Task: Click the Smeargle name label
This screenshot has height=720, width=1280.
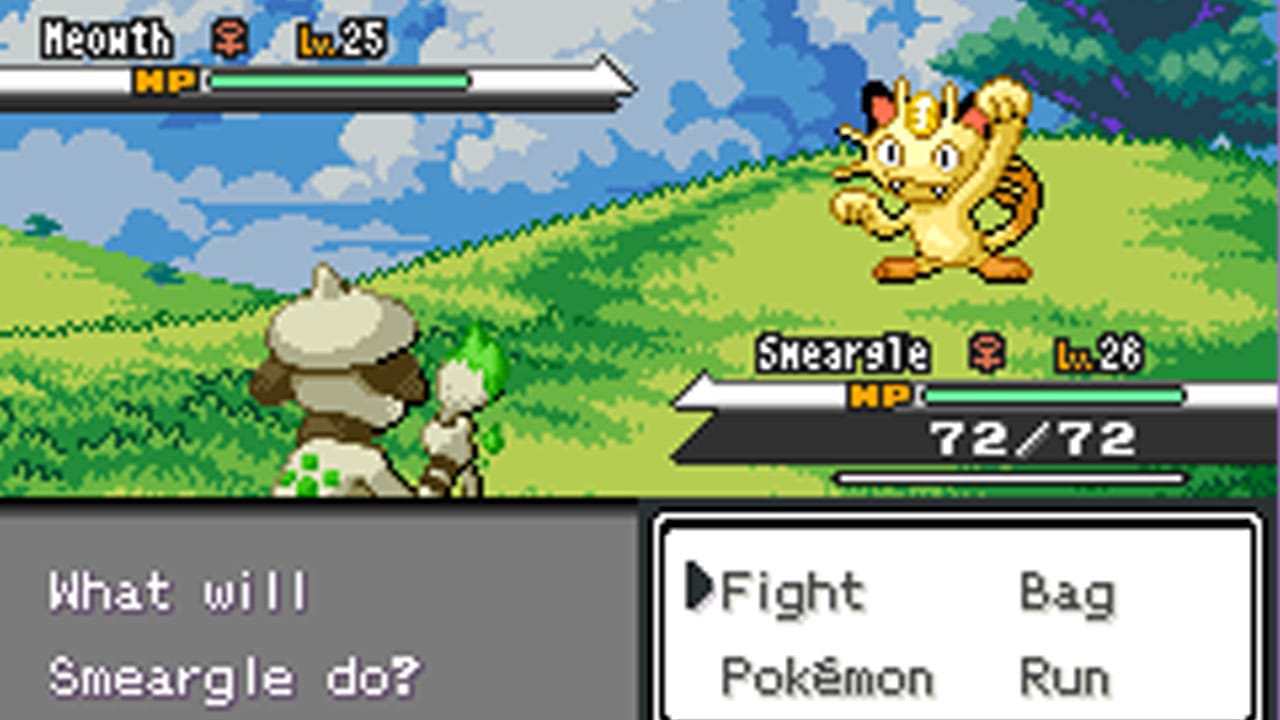Action: pyautogui.click(x=845, y=352)
